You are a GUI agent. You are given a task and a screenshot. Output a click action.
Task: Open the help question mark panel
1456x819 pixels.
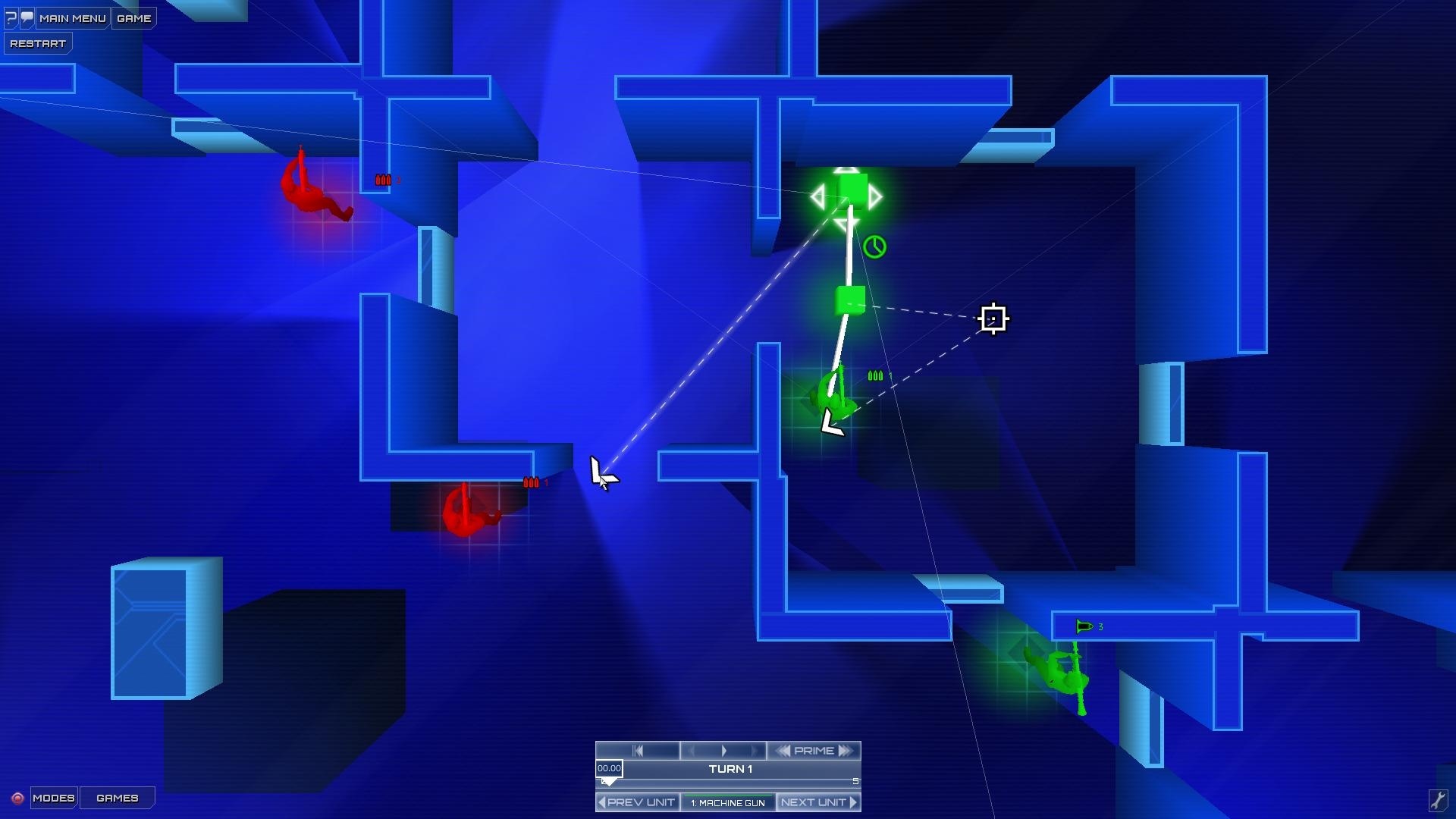[x=10, y=17]
